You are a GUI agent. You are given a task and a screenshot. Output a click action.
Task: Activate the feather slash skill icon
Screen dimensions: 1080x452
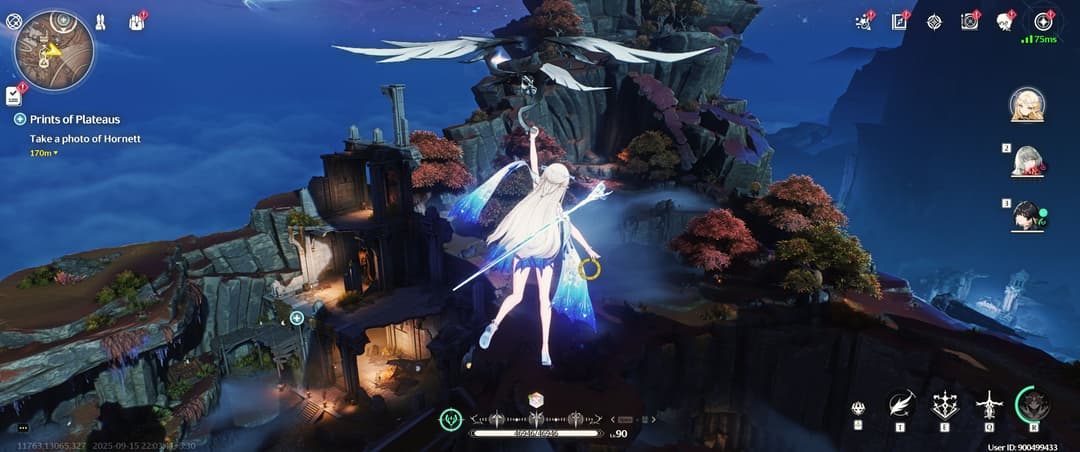pyautogui.click(x=901, y=404)
